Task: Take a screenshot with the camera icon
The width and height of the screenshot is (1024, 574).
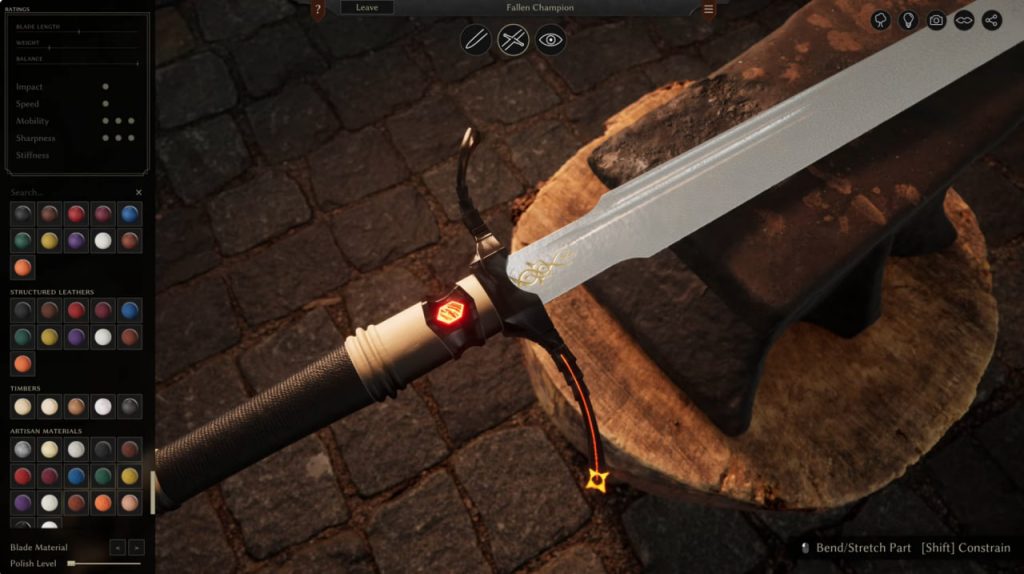Action: coord(936,20)
